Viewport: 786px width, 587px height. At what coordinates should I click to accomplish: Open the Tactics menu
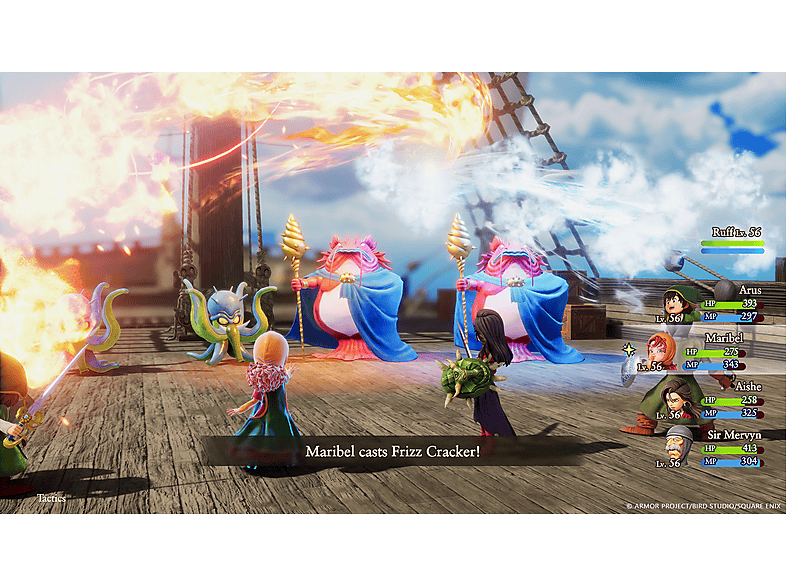point(51,497)
